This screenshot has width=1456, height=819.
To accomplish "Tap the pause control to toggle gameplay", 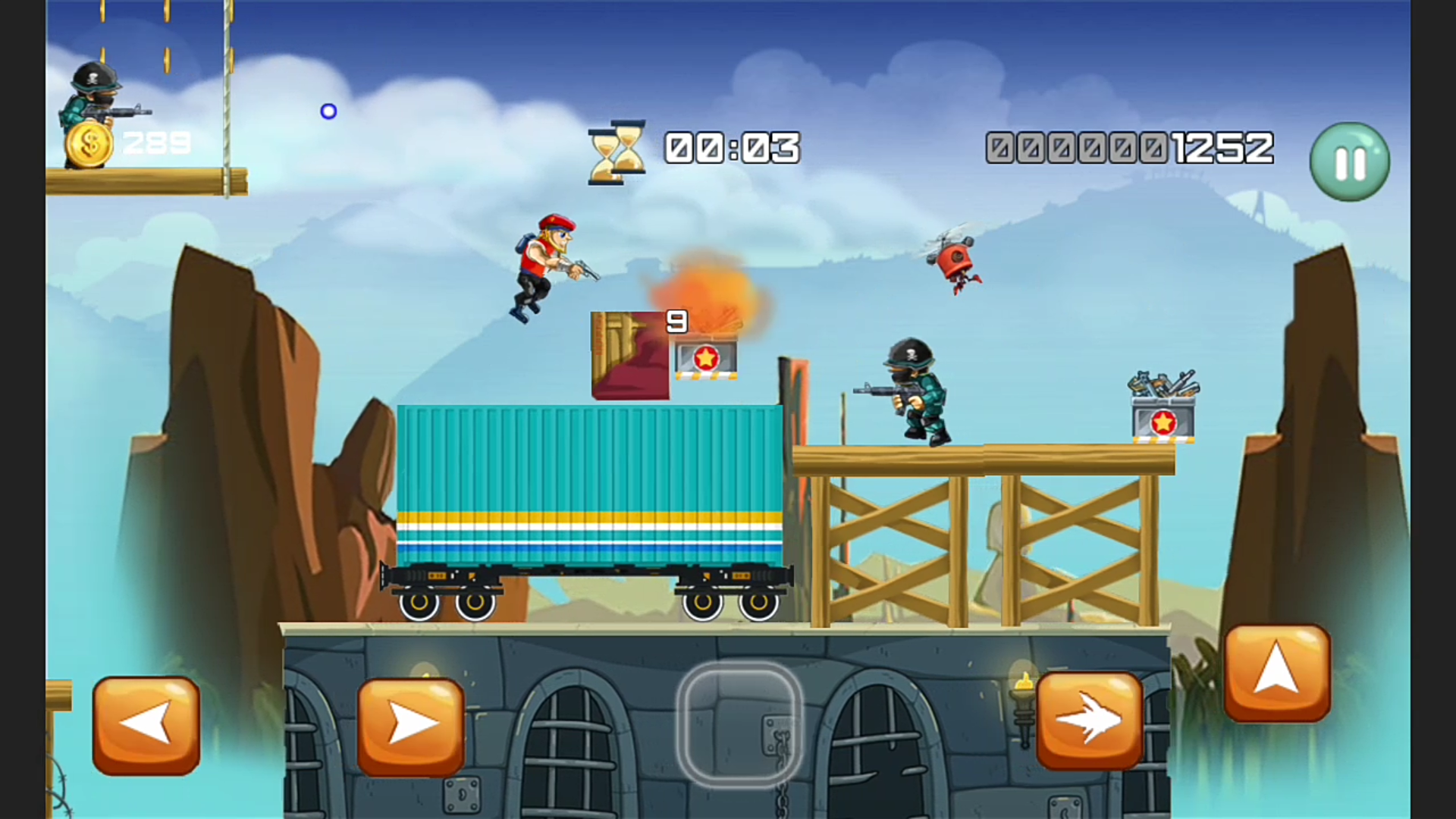I will tap(1348, 161).
